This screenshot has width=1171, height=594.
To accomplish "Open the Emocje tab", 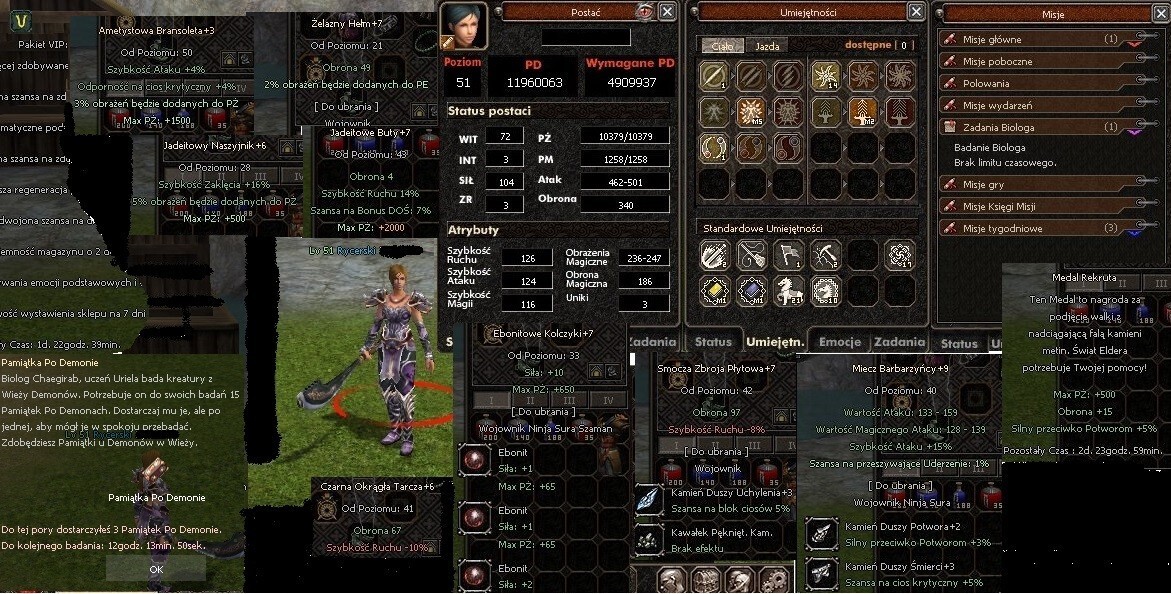I will (839, 342).
